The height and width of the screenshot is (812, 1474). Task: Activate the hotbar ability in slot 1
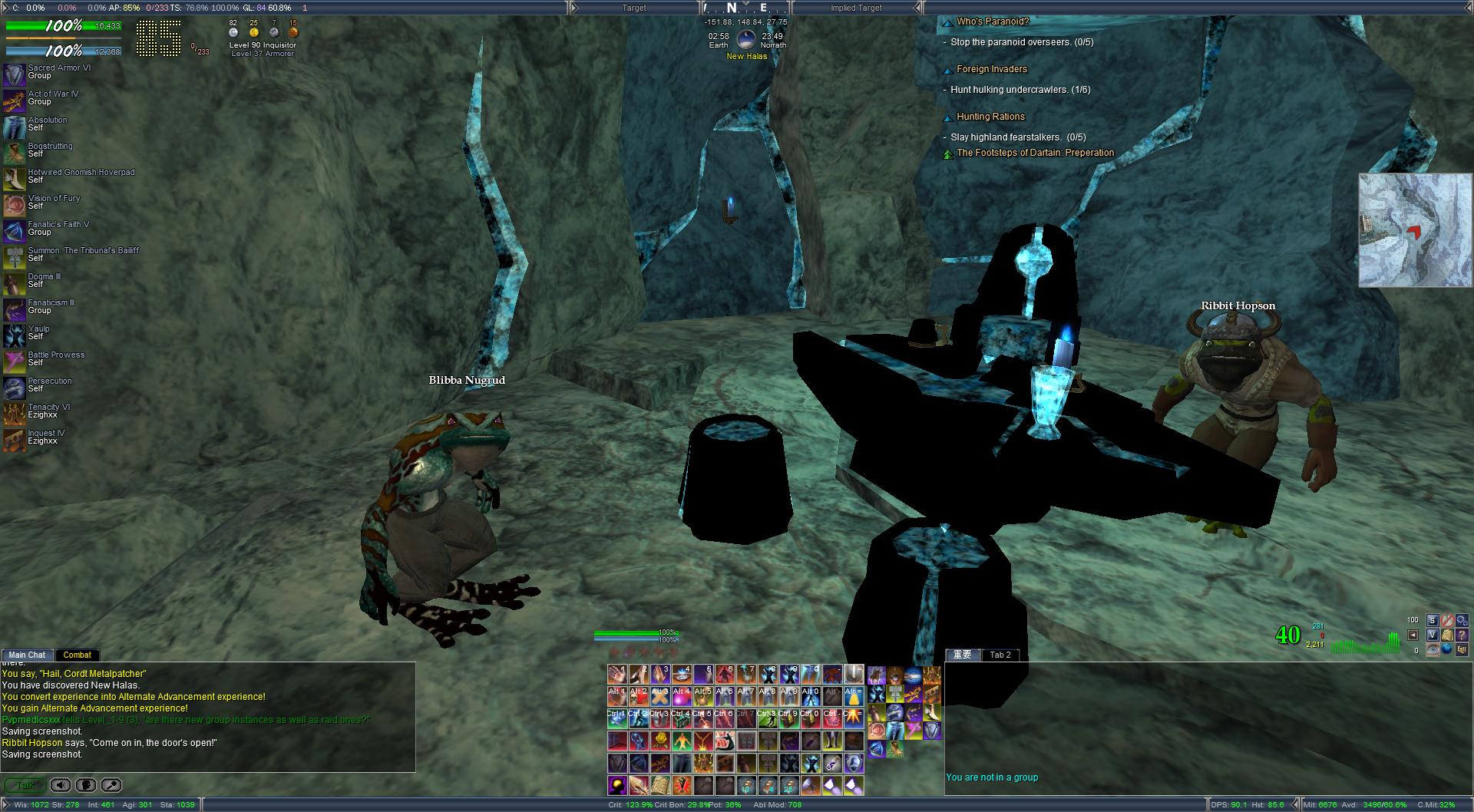[x=617, y=675]
